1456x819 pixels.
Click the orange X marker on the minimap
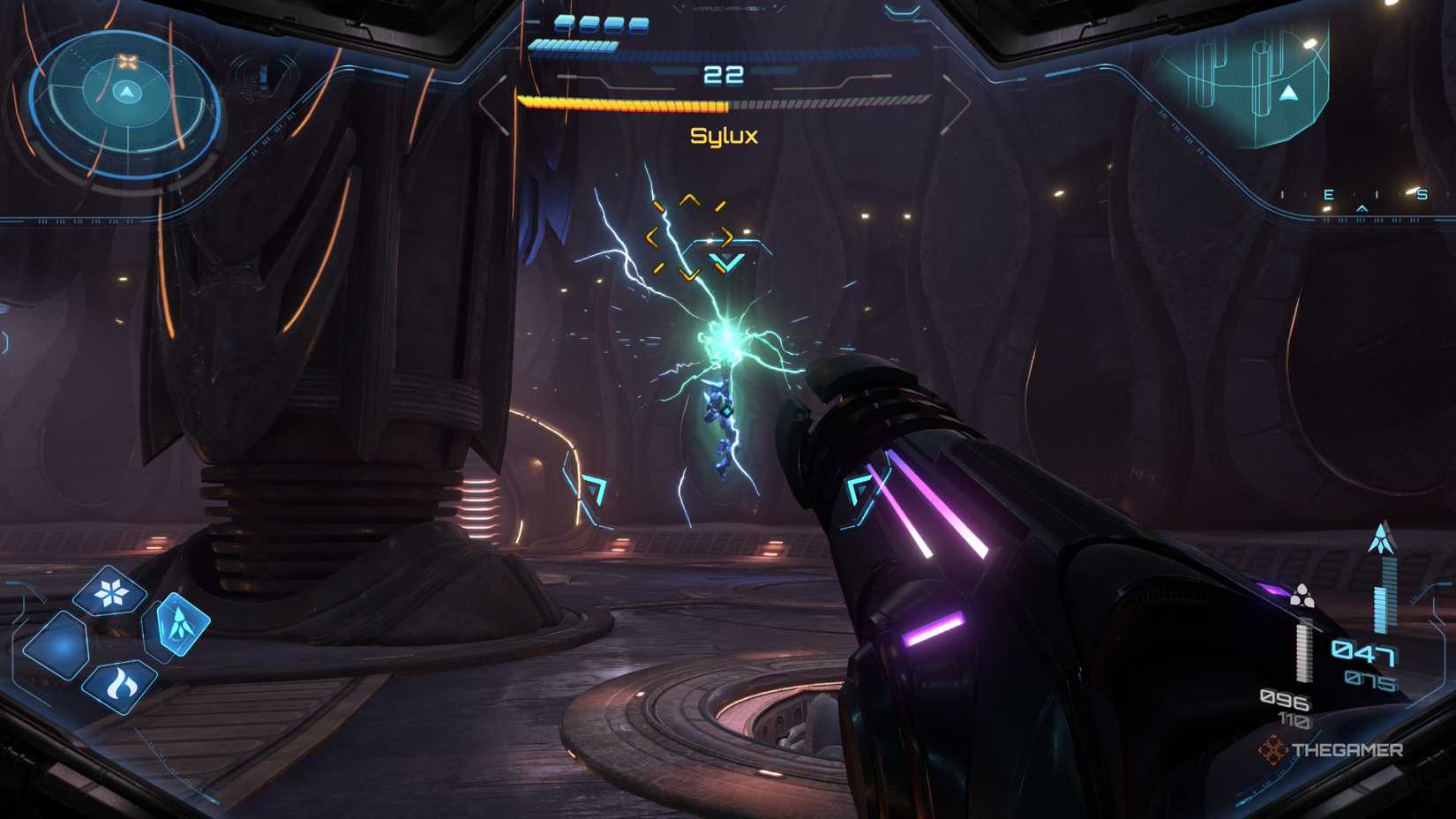click(126, 62)
